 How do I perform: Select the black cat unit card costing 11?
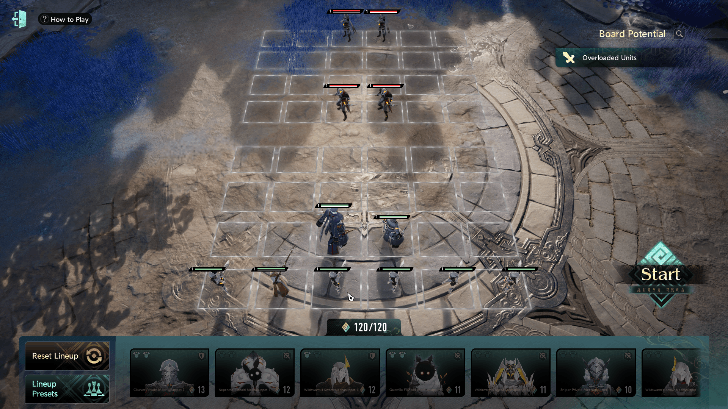pyautogui.click(x=425, y=373)
